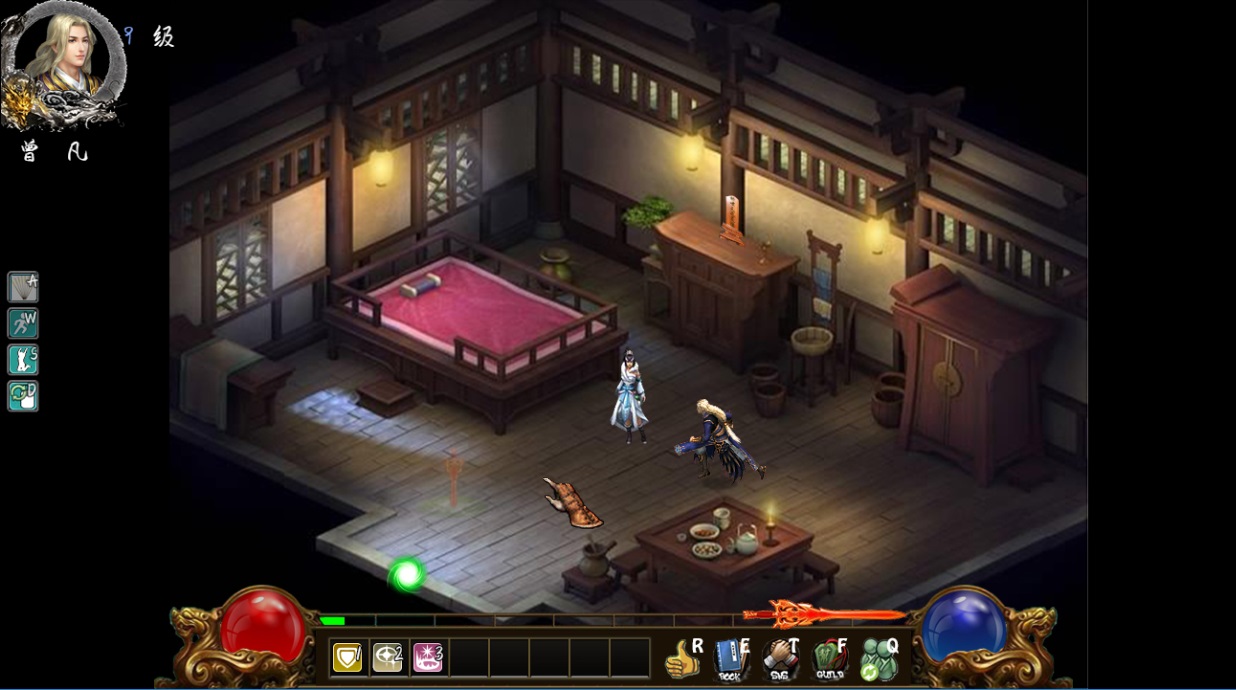The image size is (1236, 690).
Task: Use the yellow shield skill in slot 1
Action: click(x=348, y=657)
